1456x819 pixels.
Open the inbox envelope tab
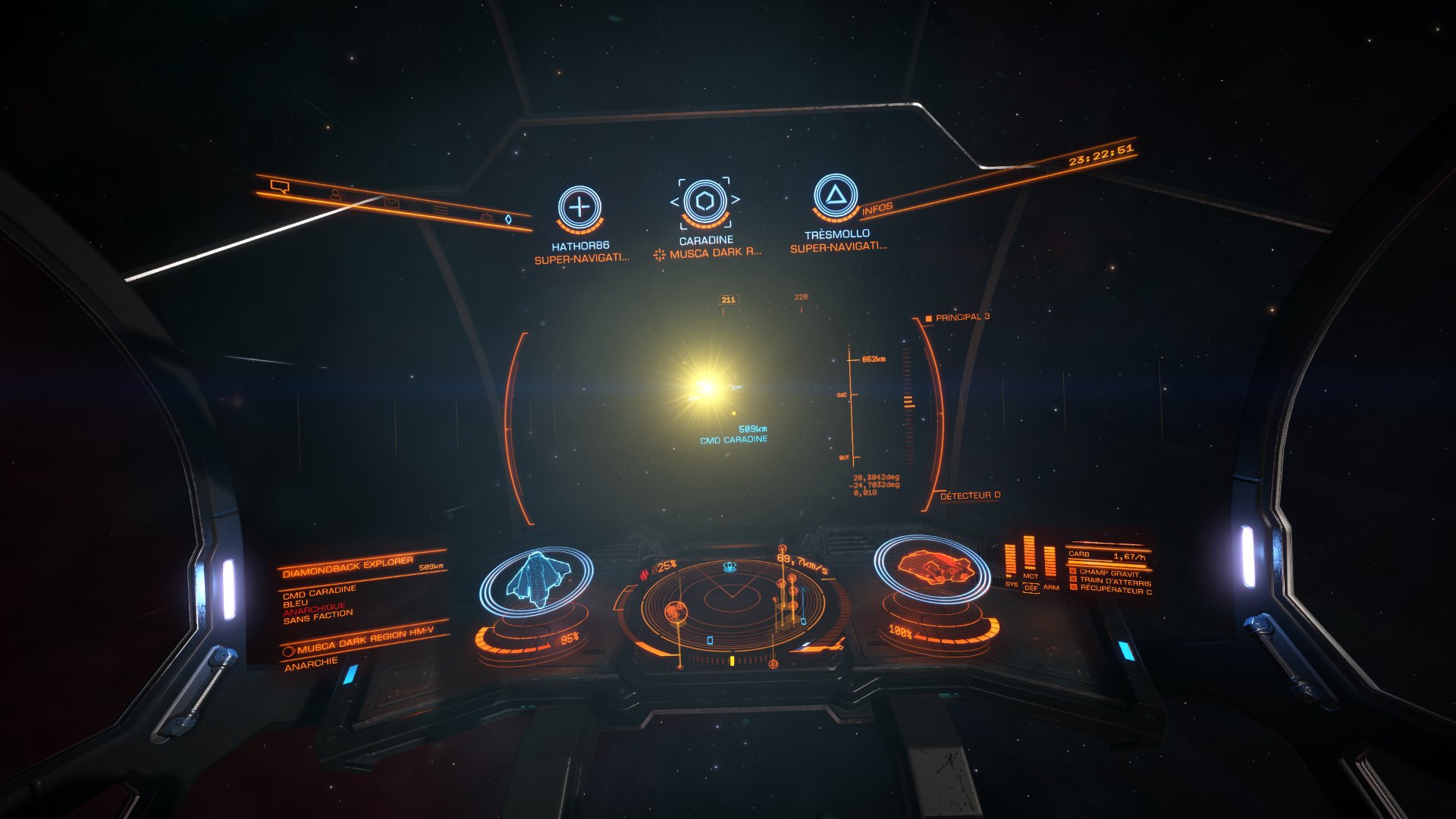391,202
